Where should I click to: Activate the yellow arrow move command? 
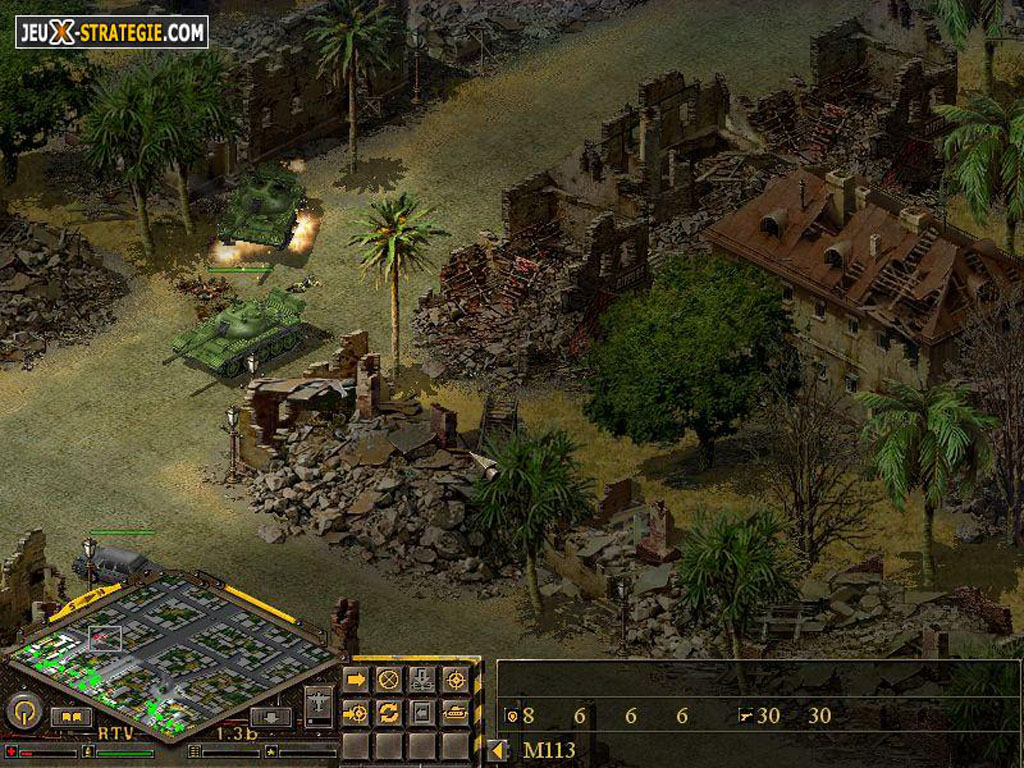click(356, 680)
